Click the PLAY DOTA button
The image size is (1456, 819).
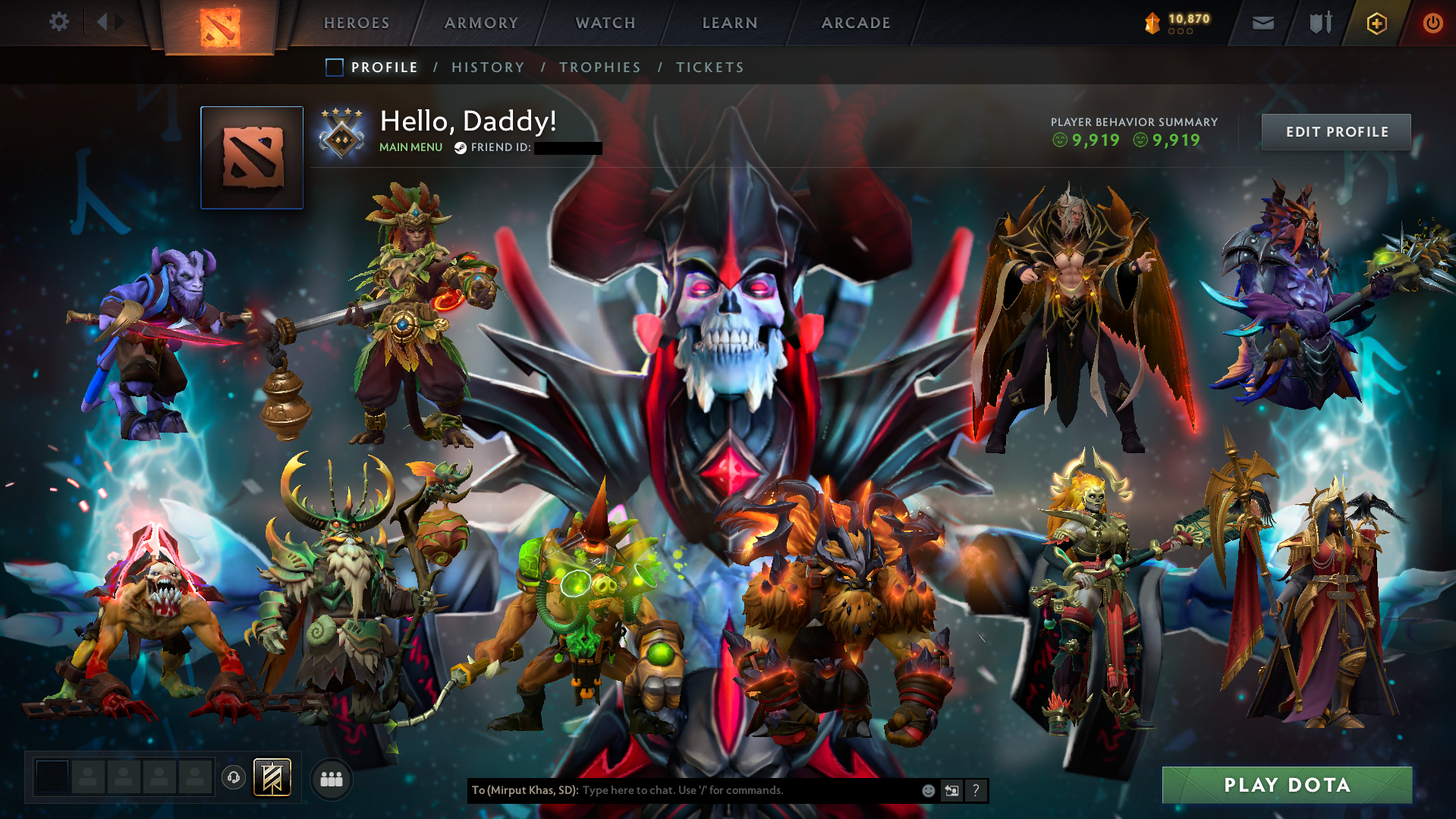click(1288, 785)
